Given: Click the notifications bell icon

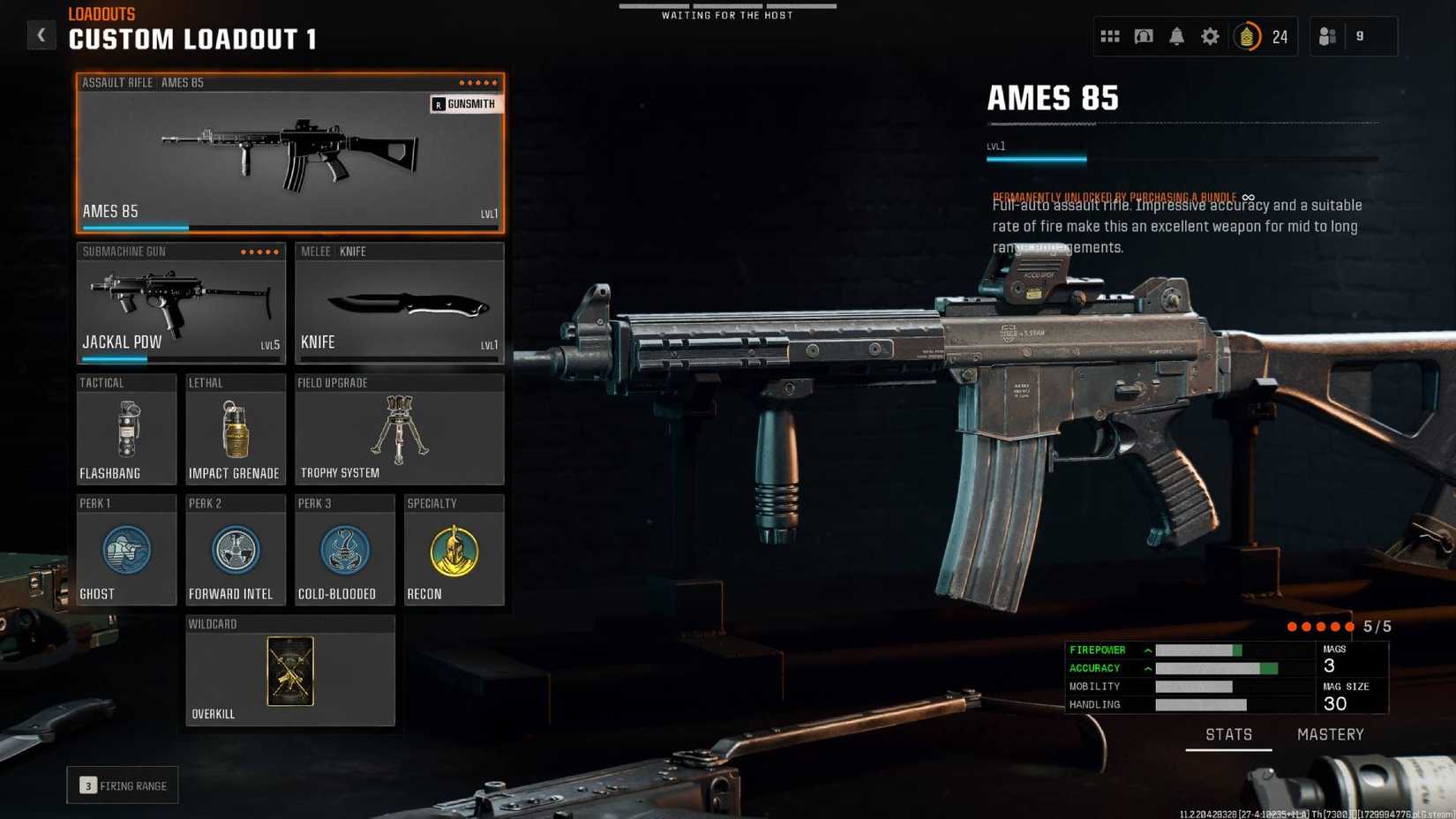Looking at the screenshot, I should [x=1176, y=36].
